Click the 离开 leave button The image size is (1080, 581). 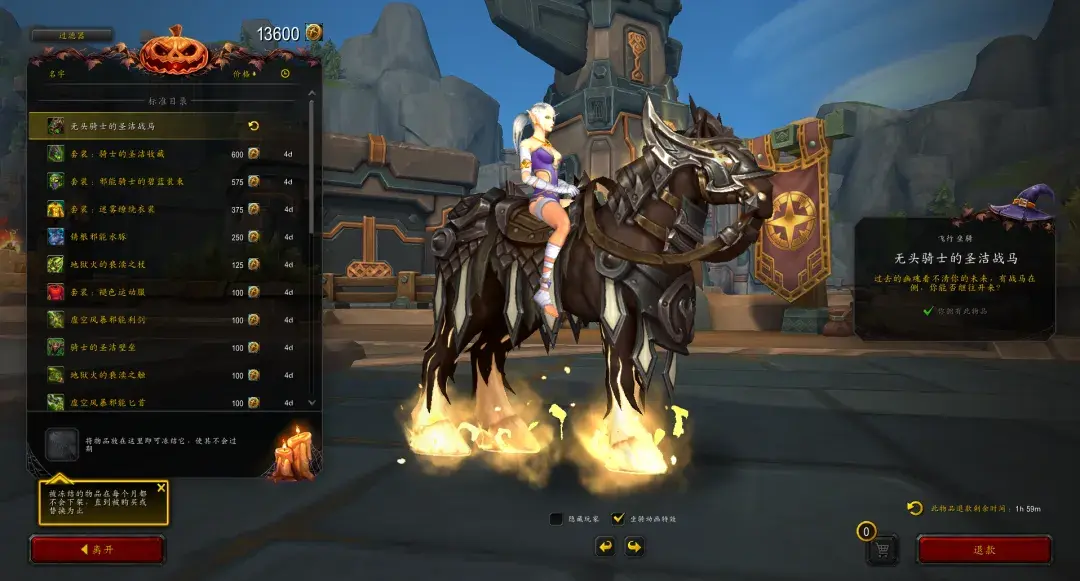click(97, 550)
